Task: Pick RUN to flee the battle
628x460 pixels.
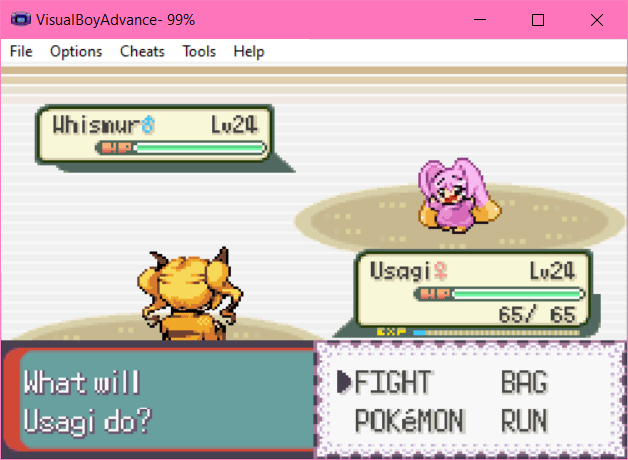Action: coord(524,422)
